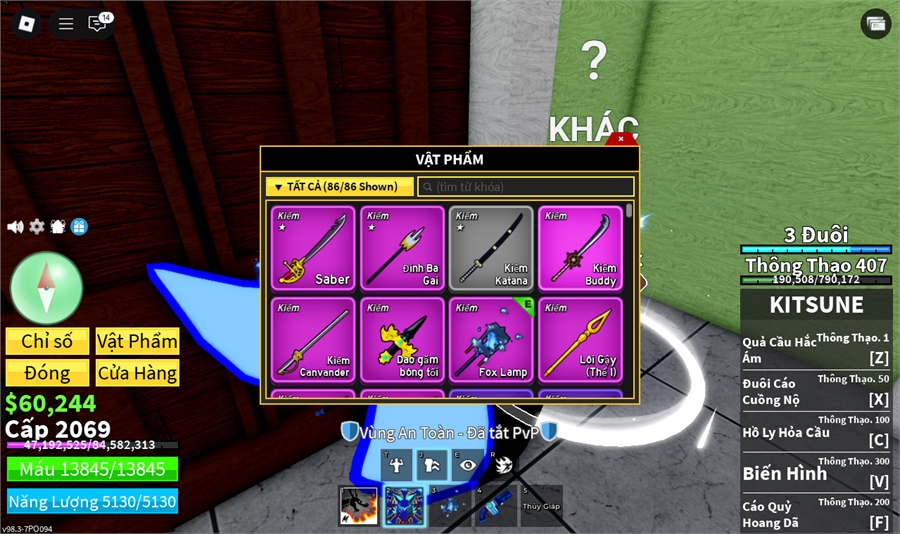Select the Kiếm Canvander item

point(312,339)
